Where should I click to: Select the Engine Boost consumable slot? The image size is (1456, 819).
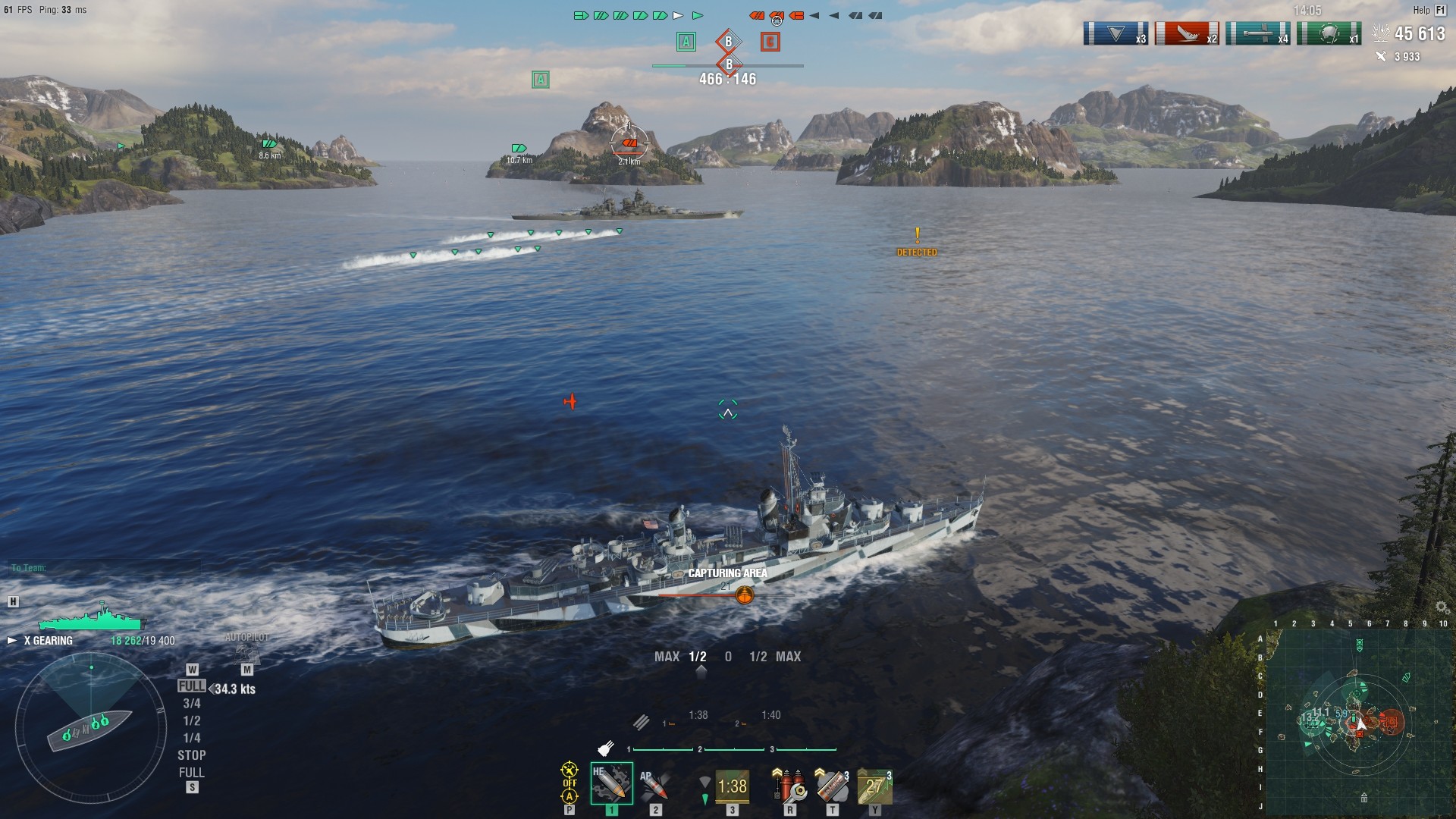[874, 786]
